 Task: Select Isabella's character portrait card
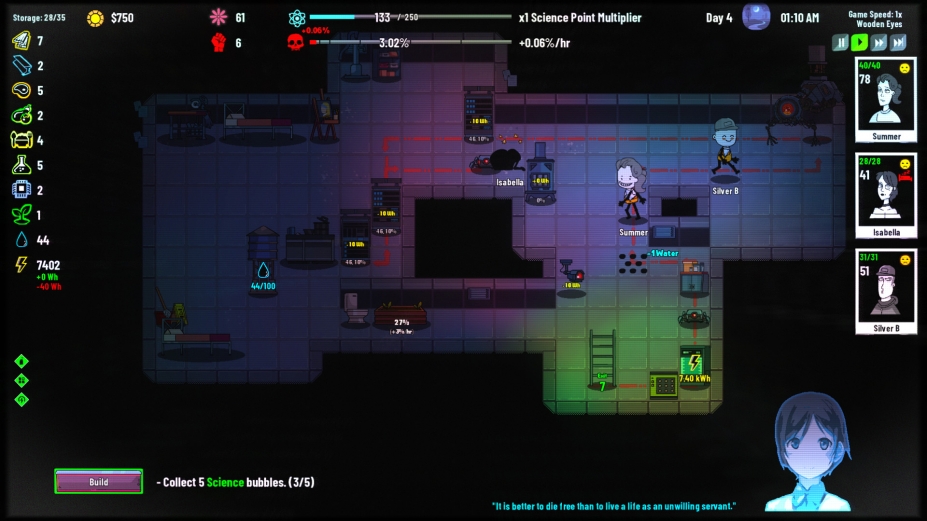[x=886, y=196]
